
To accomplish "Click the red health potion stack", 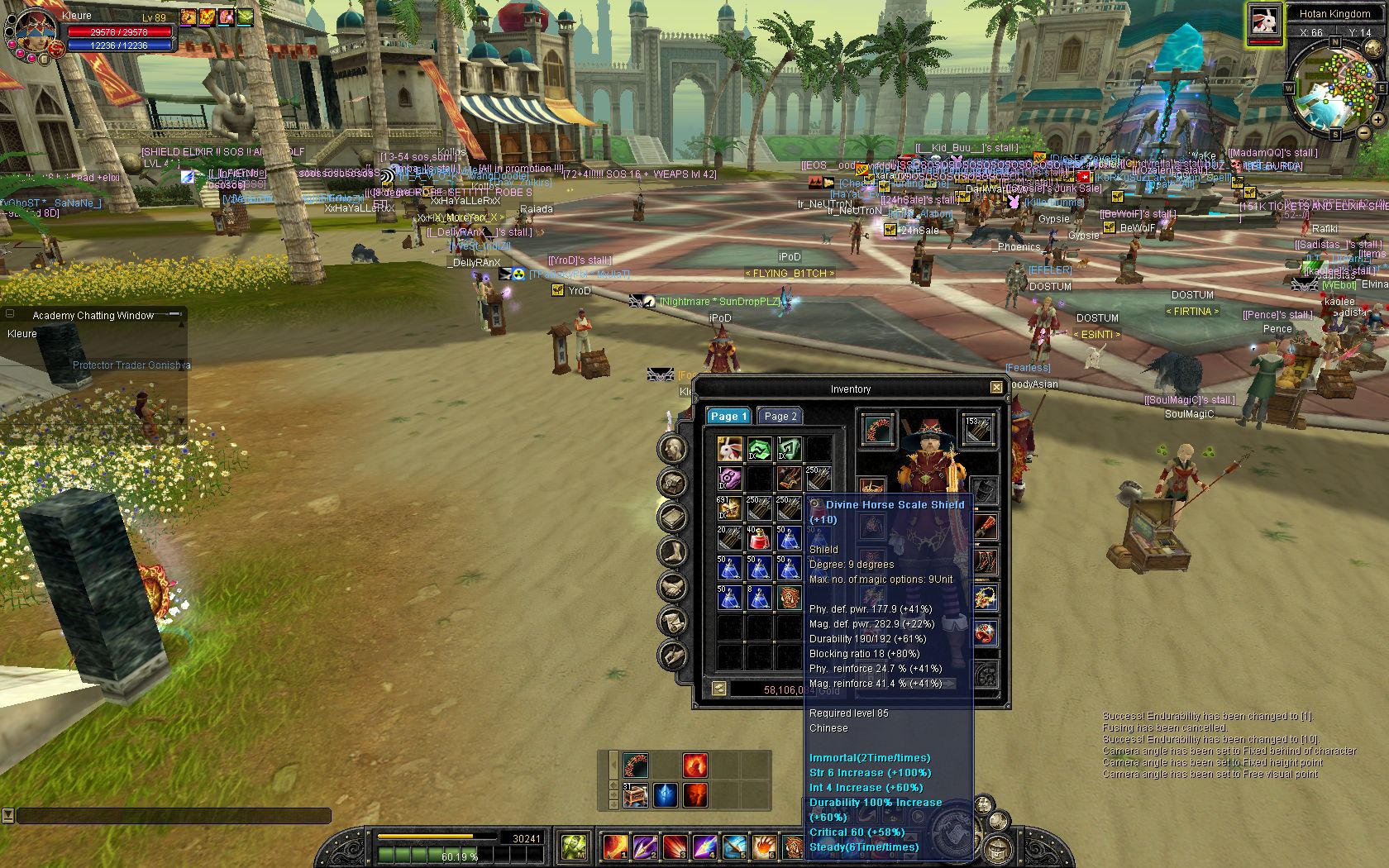I will click(759, 540).
